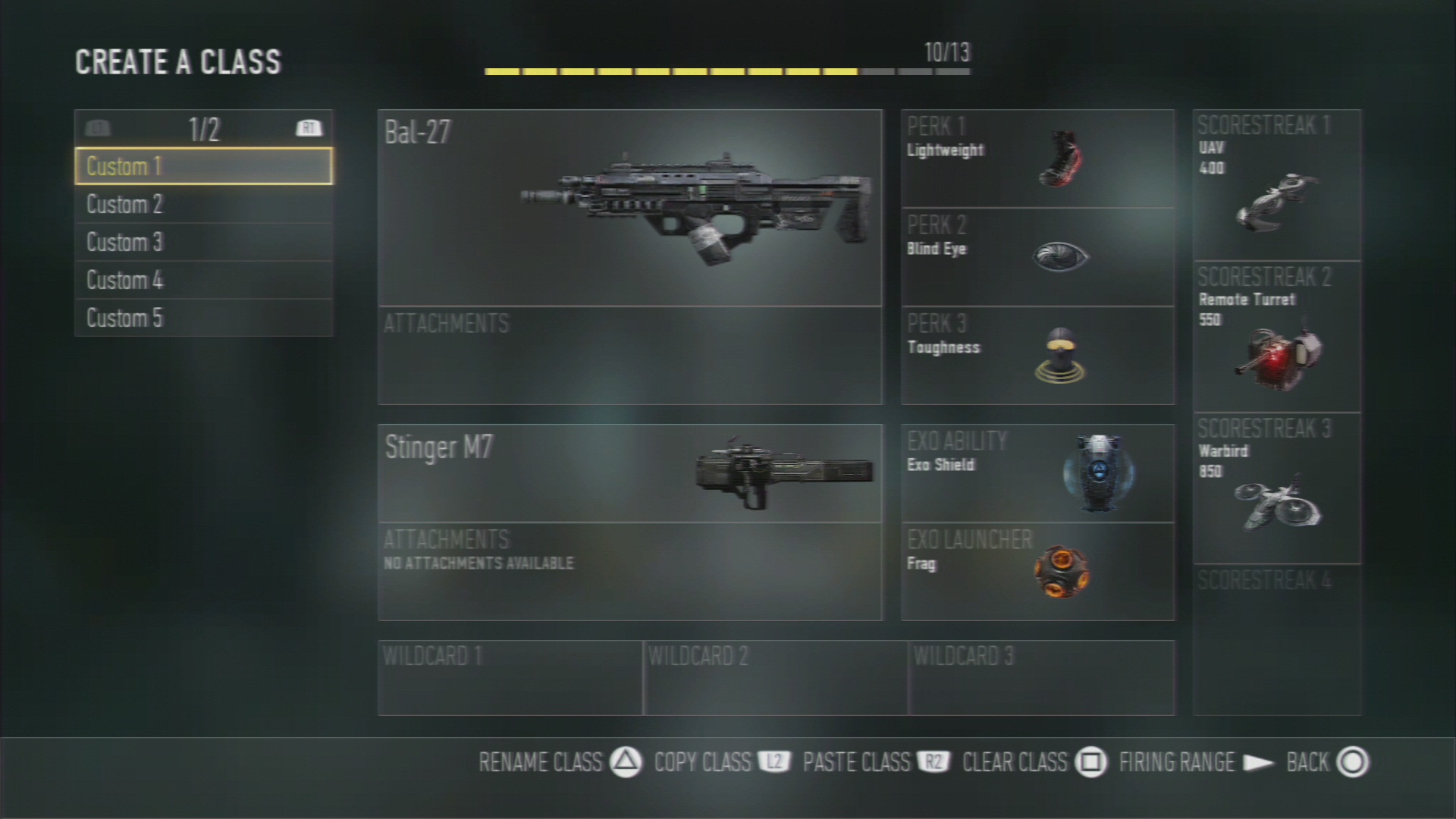Select the Wildcard 1 slot

tap(510, 678)
